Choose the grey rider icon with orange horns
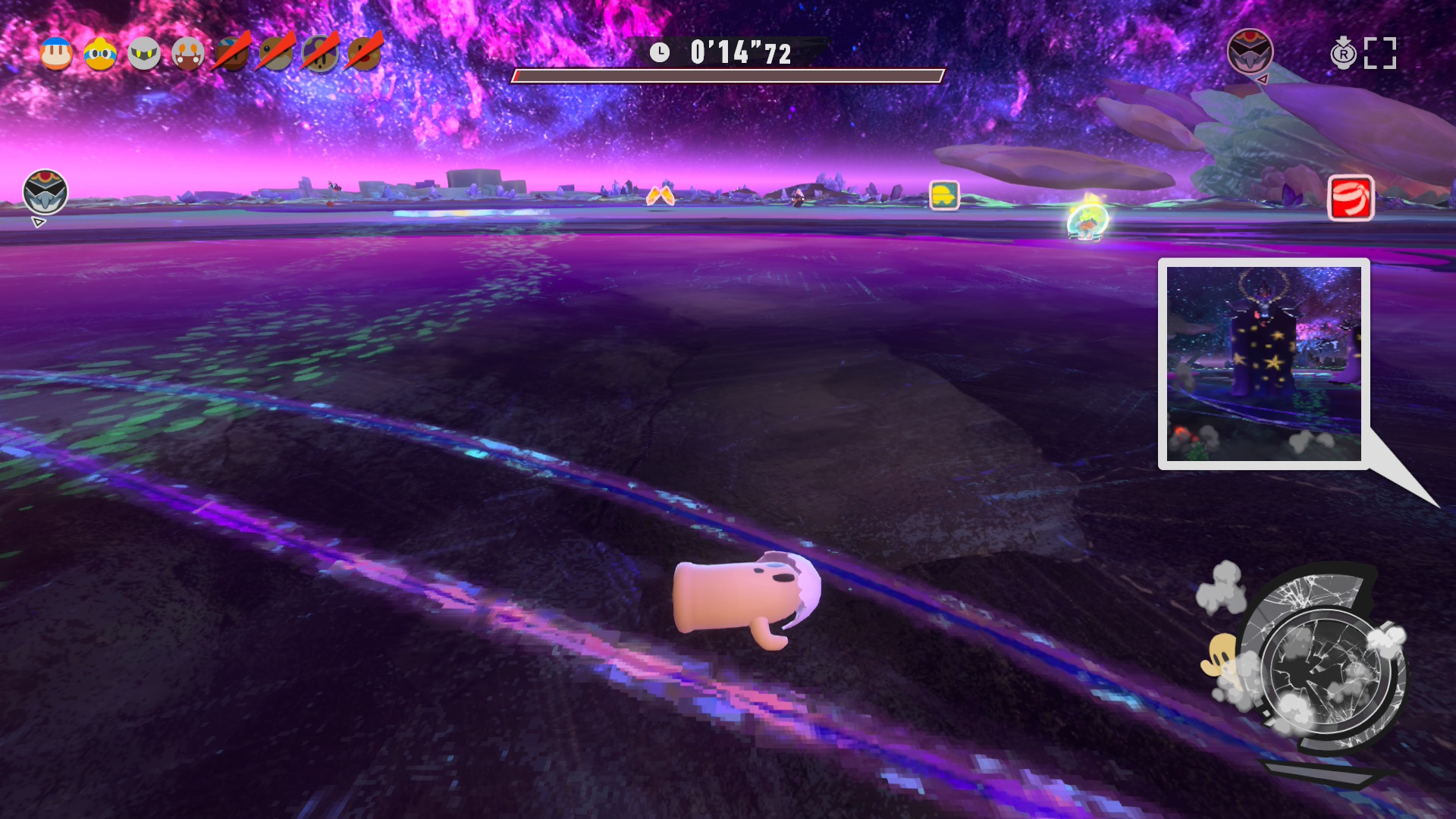Image resolution: width=1456 pixels, height=819 pixels. point(187,54)
